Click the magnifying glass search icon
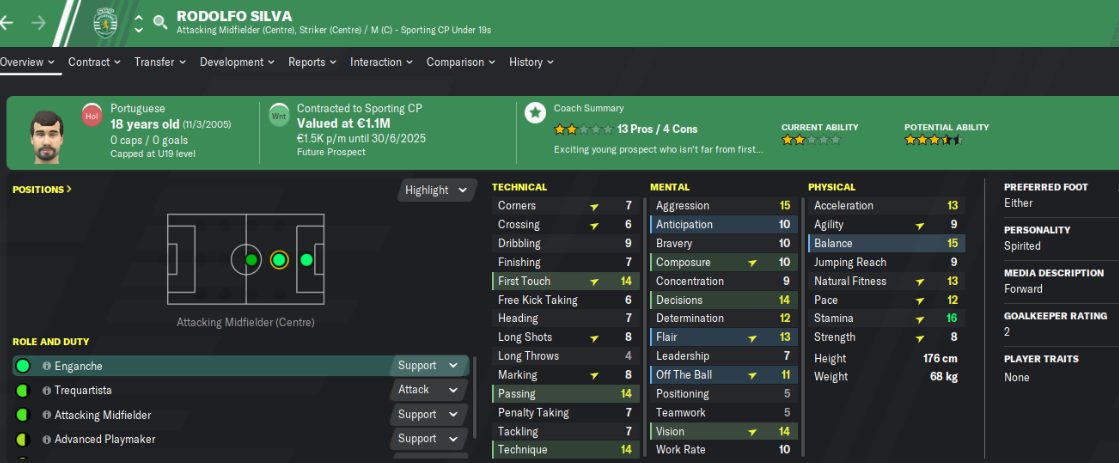 coord(160,21)
